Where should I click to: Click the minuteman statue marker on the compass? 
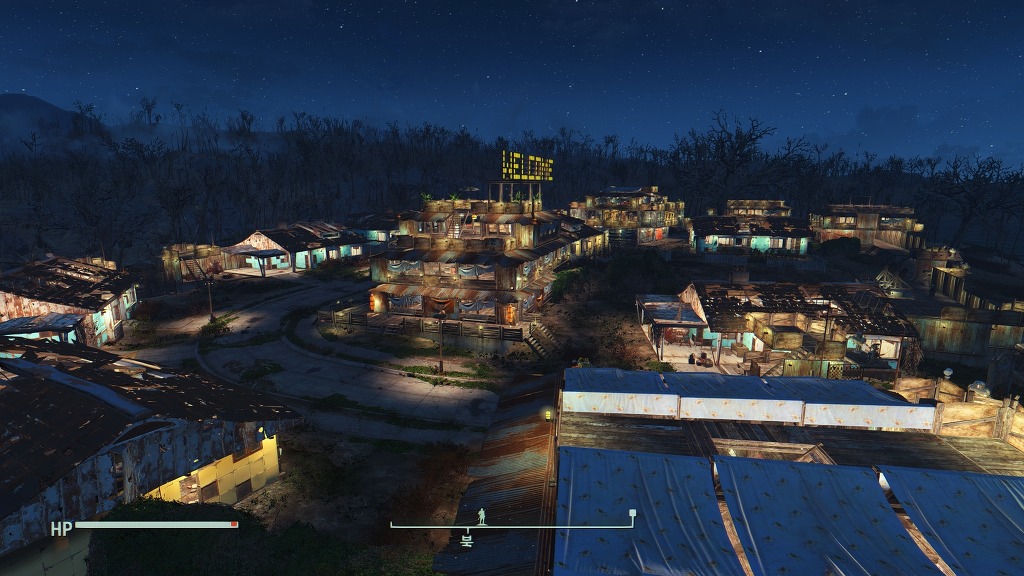[x=481, y=515]
